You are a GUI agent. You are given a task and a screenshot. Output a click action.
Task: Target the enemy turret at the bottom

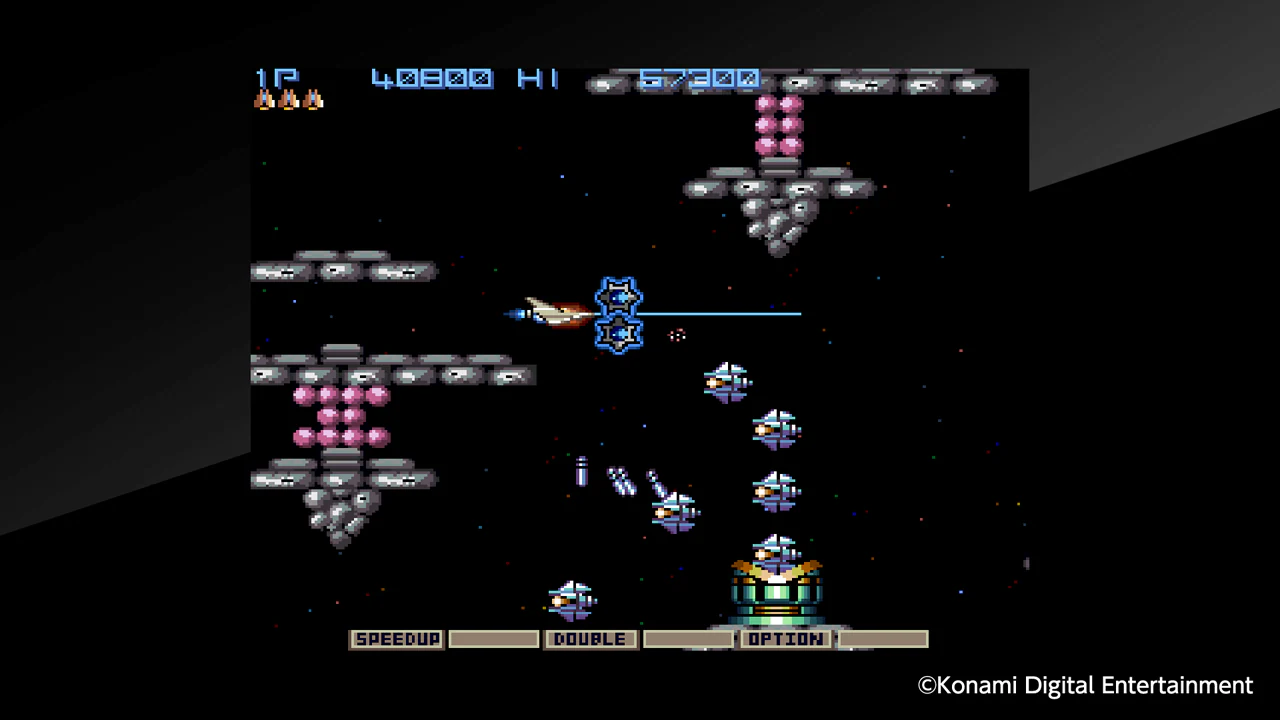[778, 595]
